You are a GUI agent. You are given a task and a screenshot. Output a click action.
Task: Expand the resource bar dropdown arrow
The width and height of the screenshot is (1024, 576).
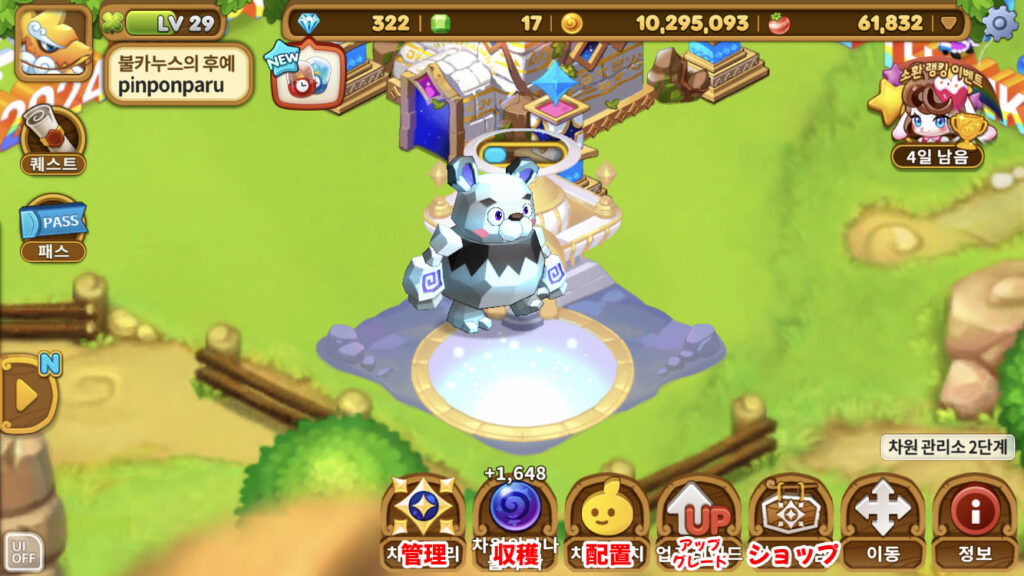click(x=949, y=23)
